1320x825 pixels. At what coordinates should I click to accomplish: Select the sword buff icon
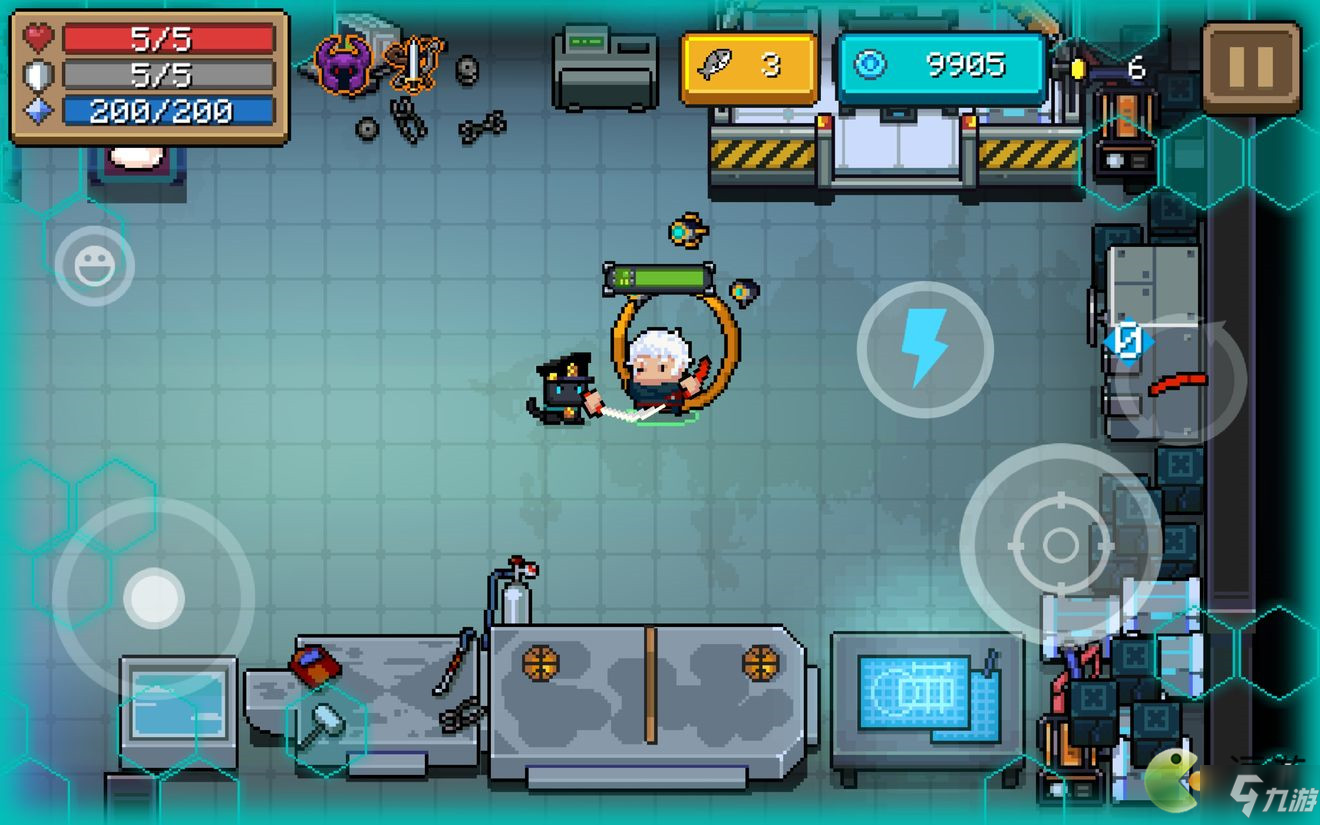tap(413, 64)
